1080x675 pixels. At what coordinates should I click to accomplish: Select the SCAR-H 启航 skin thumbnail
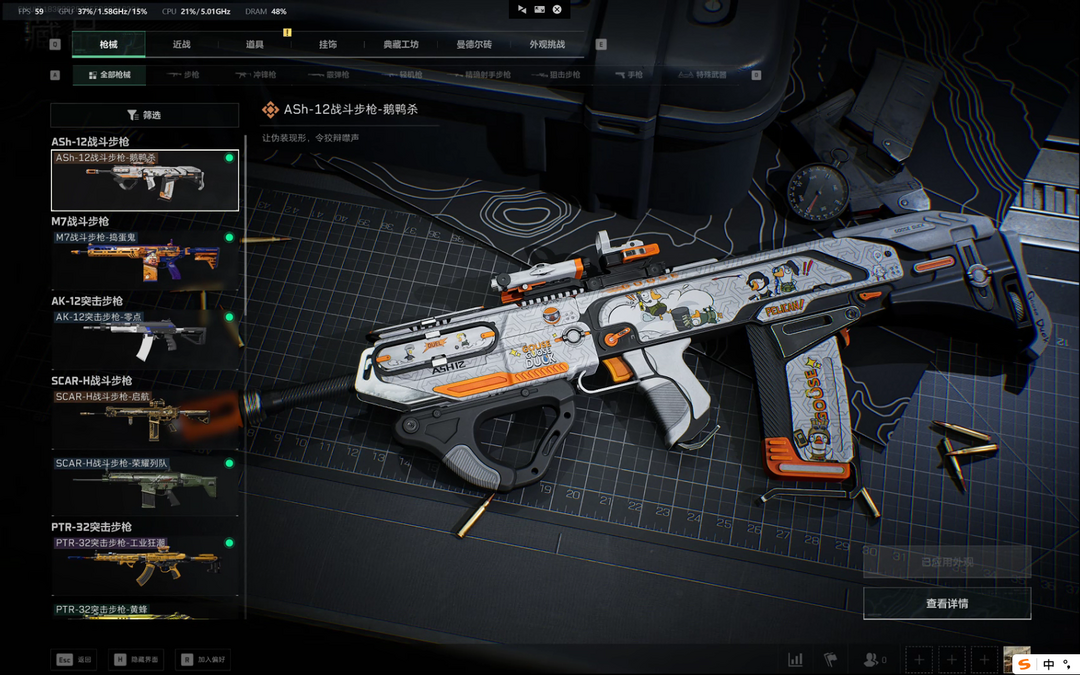pyautogui.click(x=145, y=419)
